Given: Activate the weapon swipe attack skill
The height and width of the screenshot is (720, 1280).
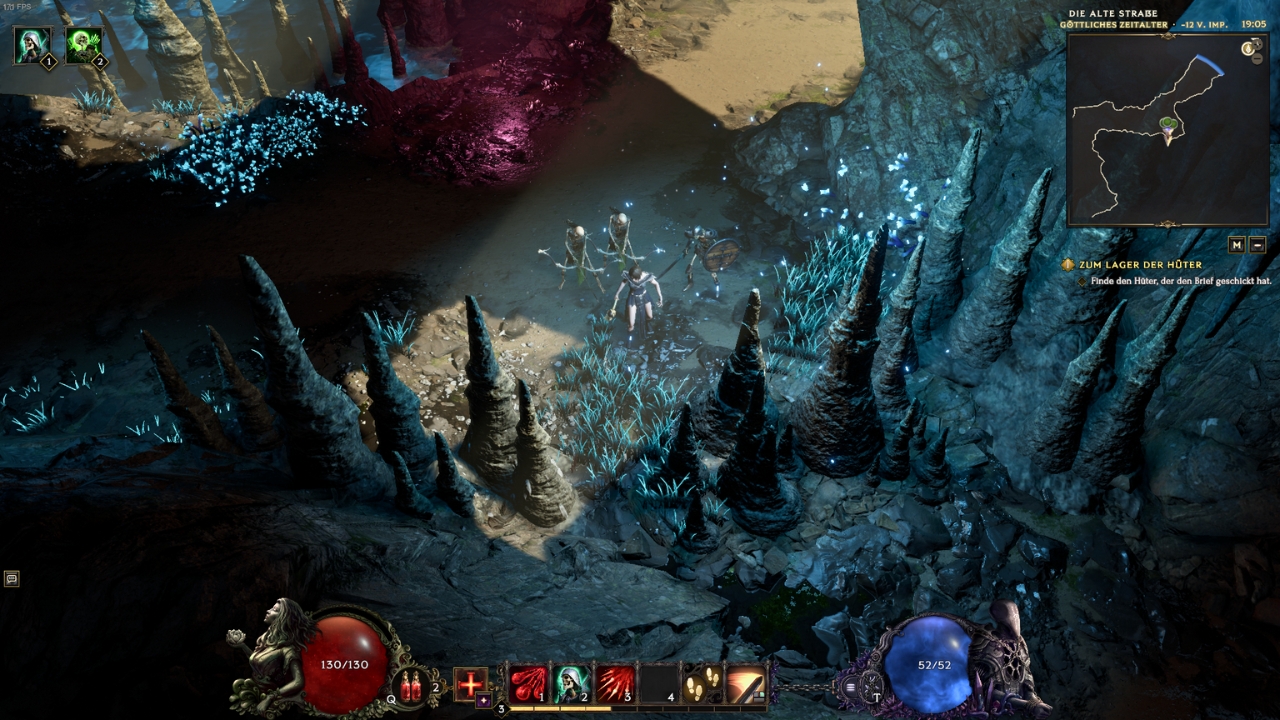Looking at the screenshot, I should (746, 684).
